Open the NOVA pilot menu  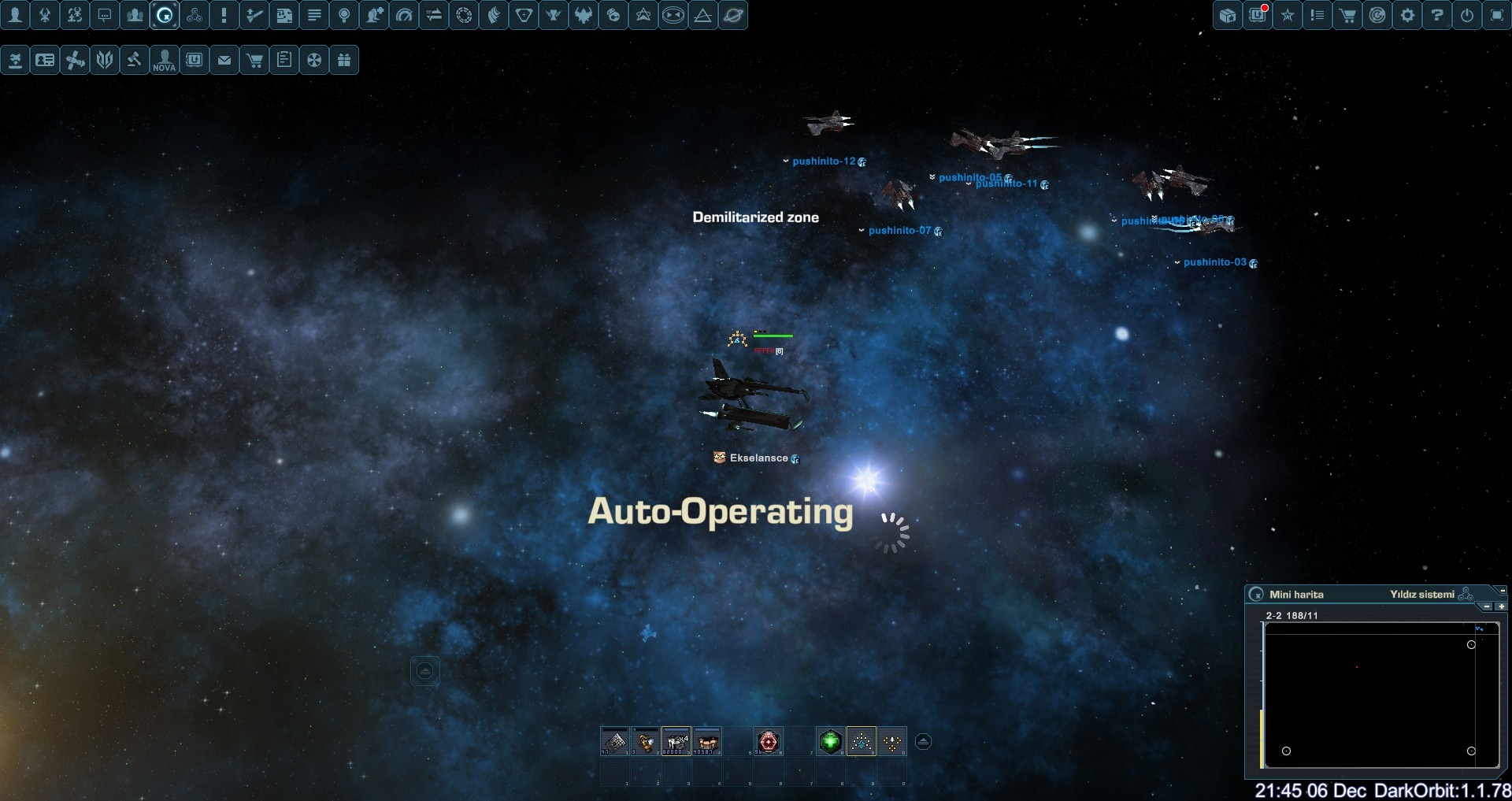click(x=165, y=60)
